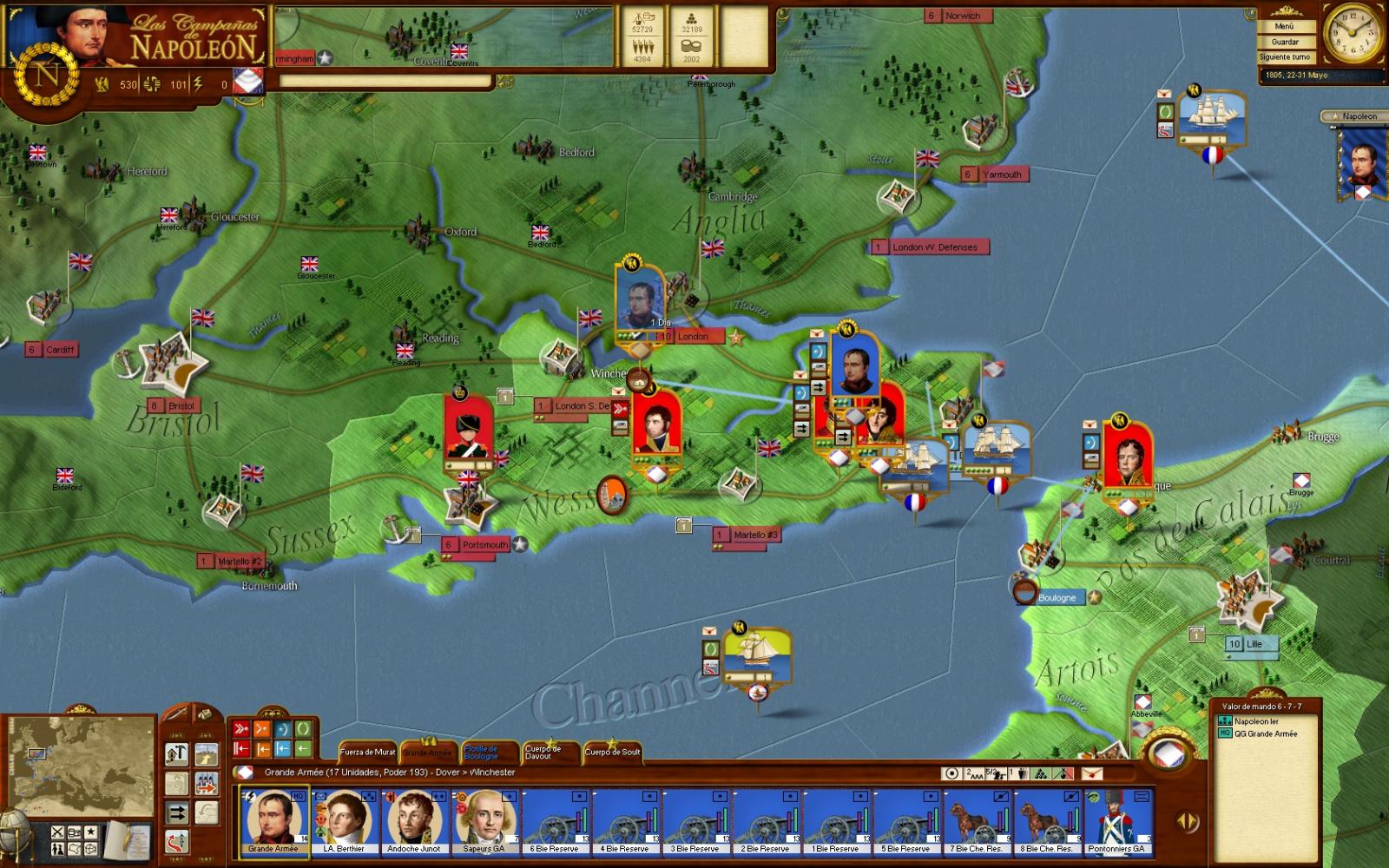End turn with Siguiente turno
This screenshot has width=1389, height=868.
point(1285,57)
